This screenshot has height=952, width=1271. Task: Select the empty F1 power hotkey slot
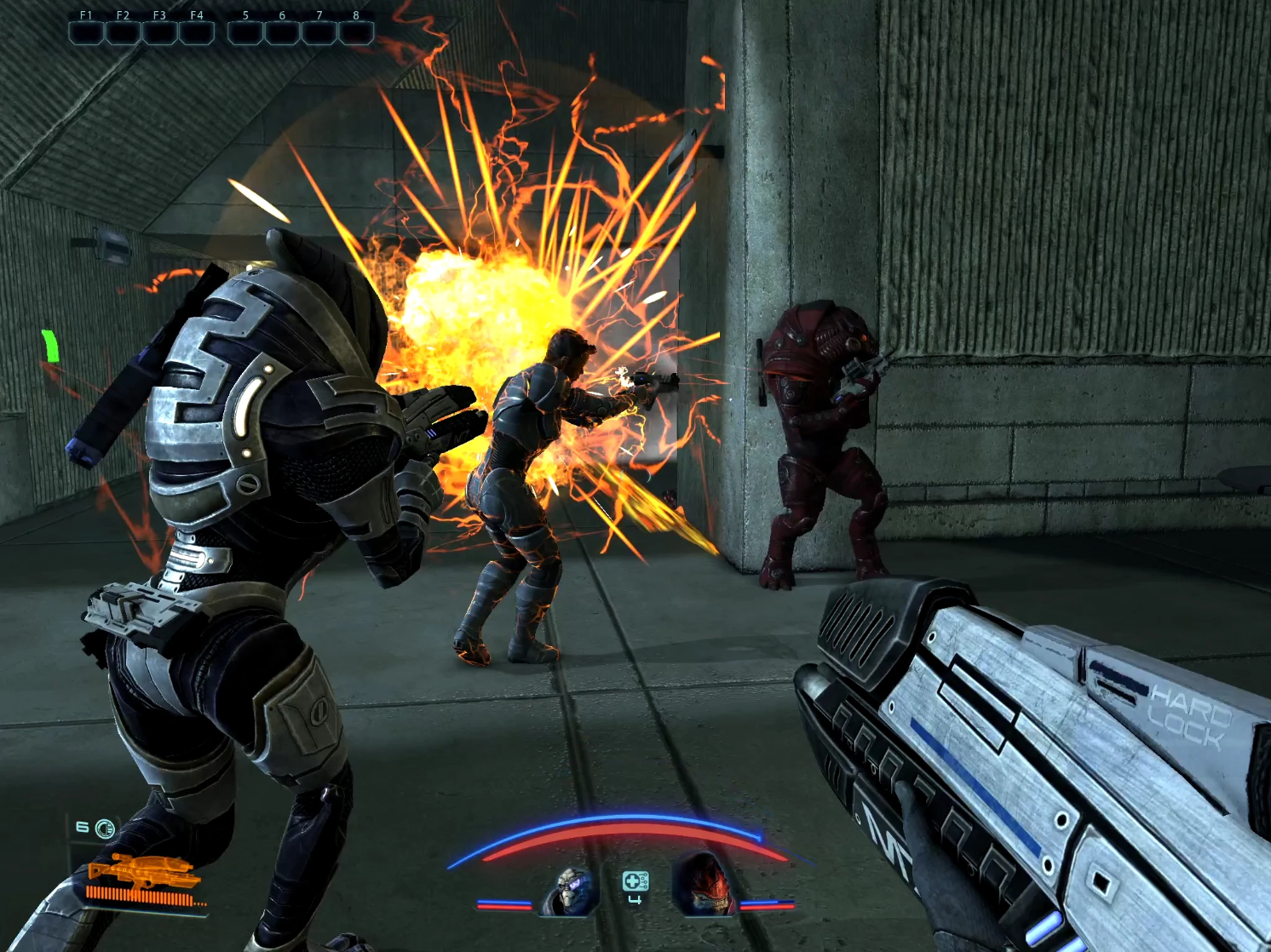pyautogui.click(x=85, y=34)
